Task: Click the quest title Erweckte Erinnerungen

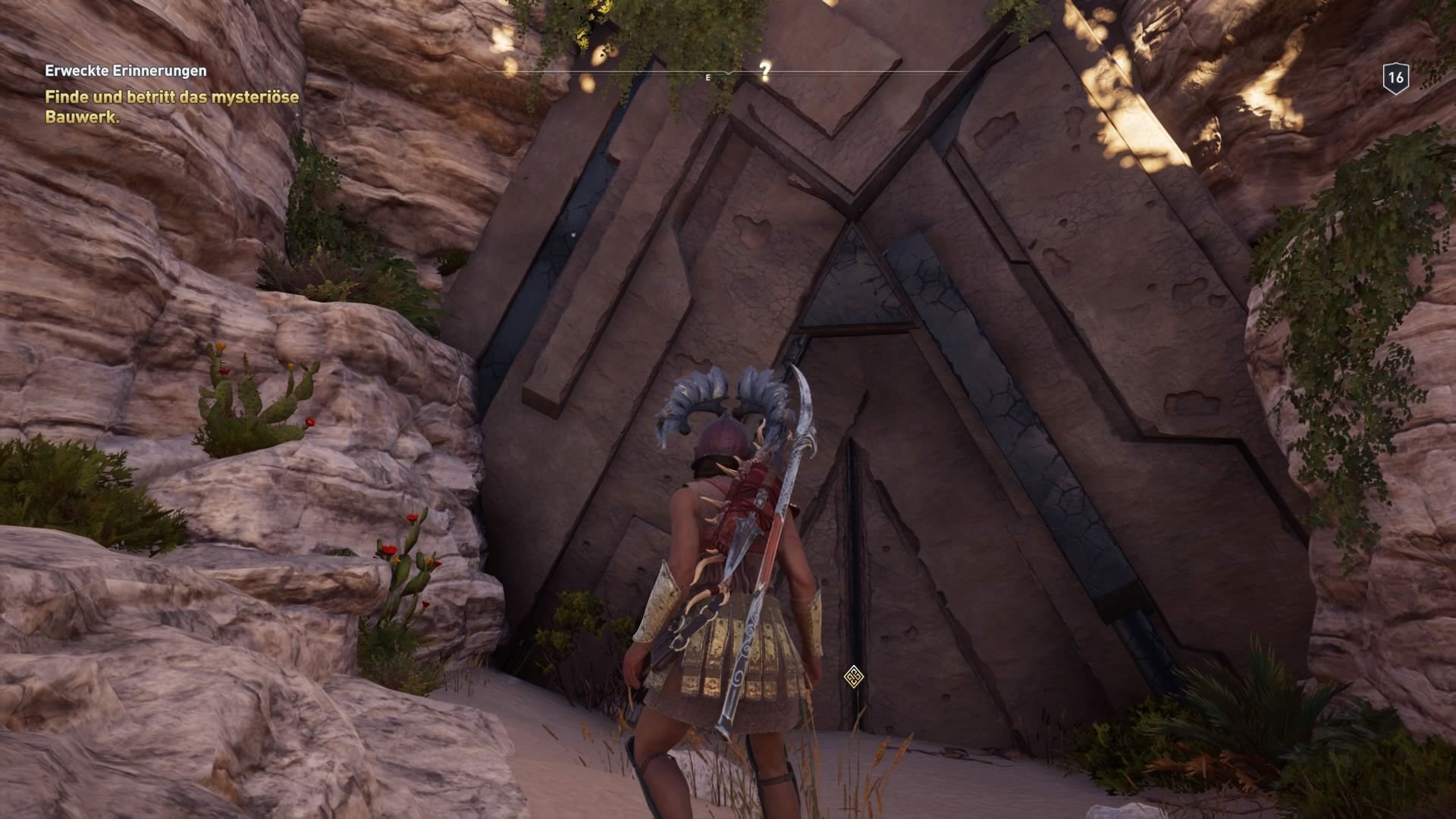Action: 125,70
